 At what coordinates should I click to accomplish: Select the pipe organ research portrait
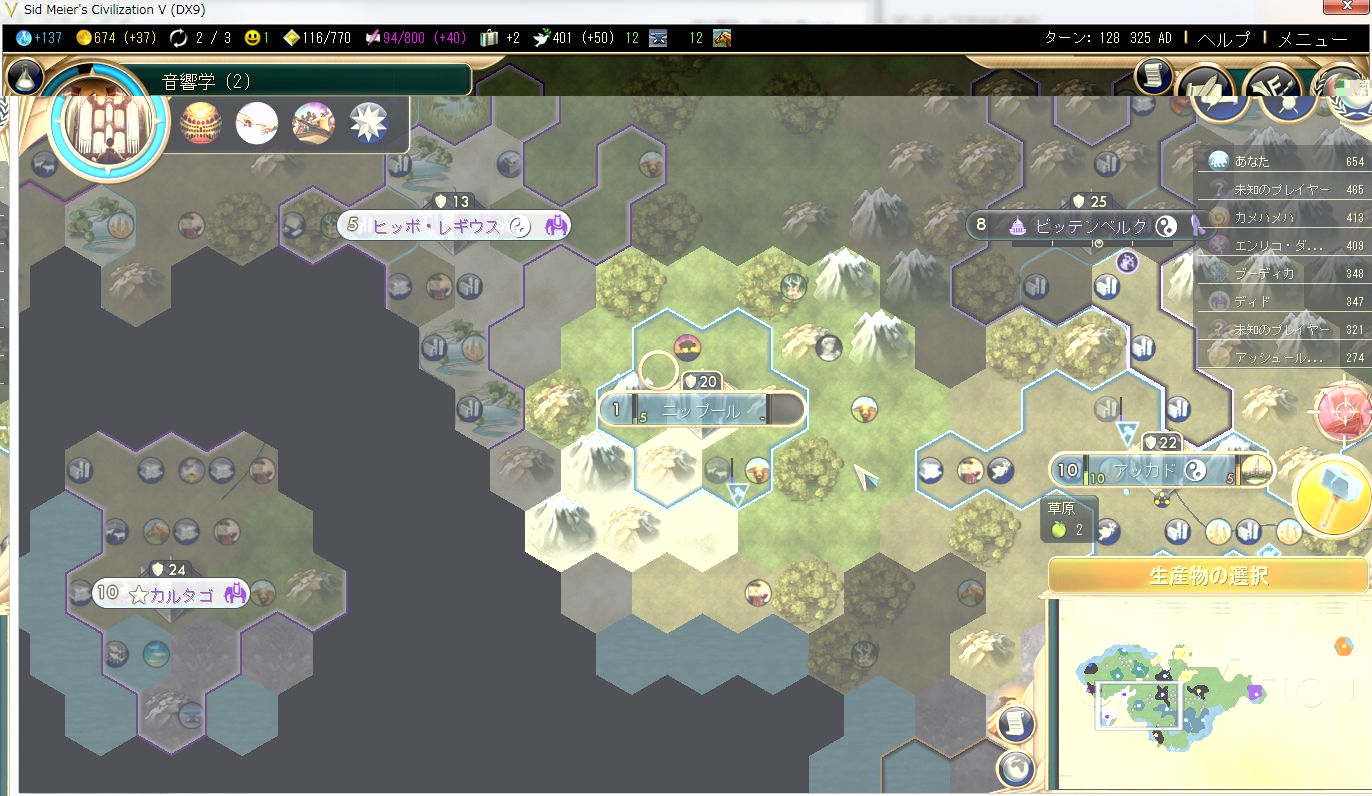click(x=109, y=124)
